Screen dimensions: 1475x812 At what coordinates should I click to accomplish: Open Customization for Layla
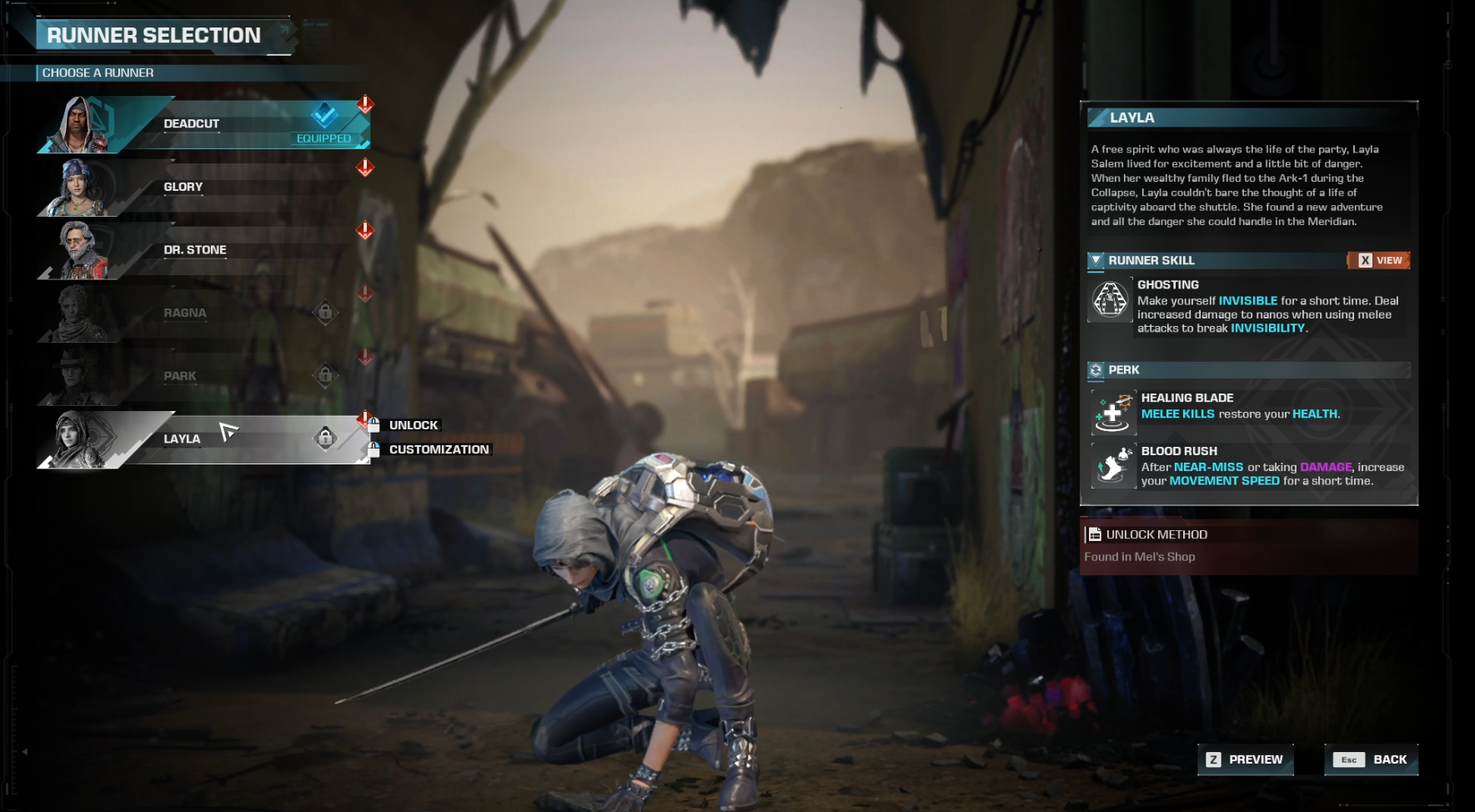(439, 449)
